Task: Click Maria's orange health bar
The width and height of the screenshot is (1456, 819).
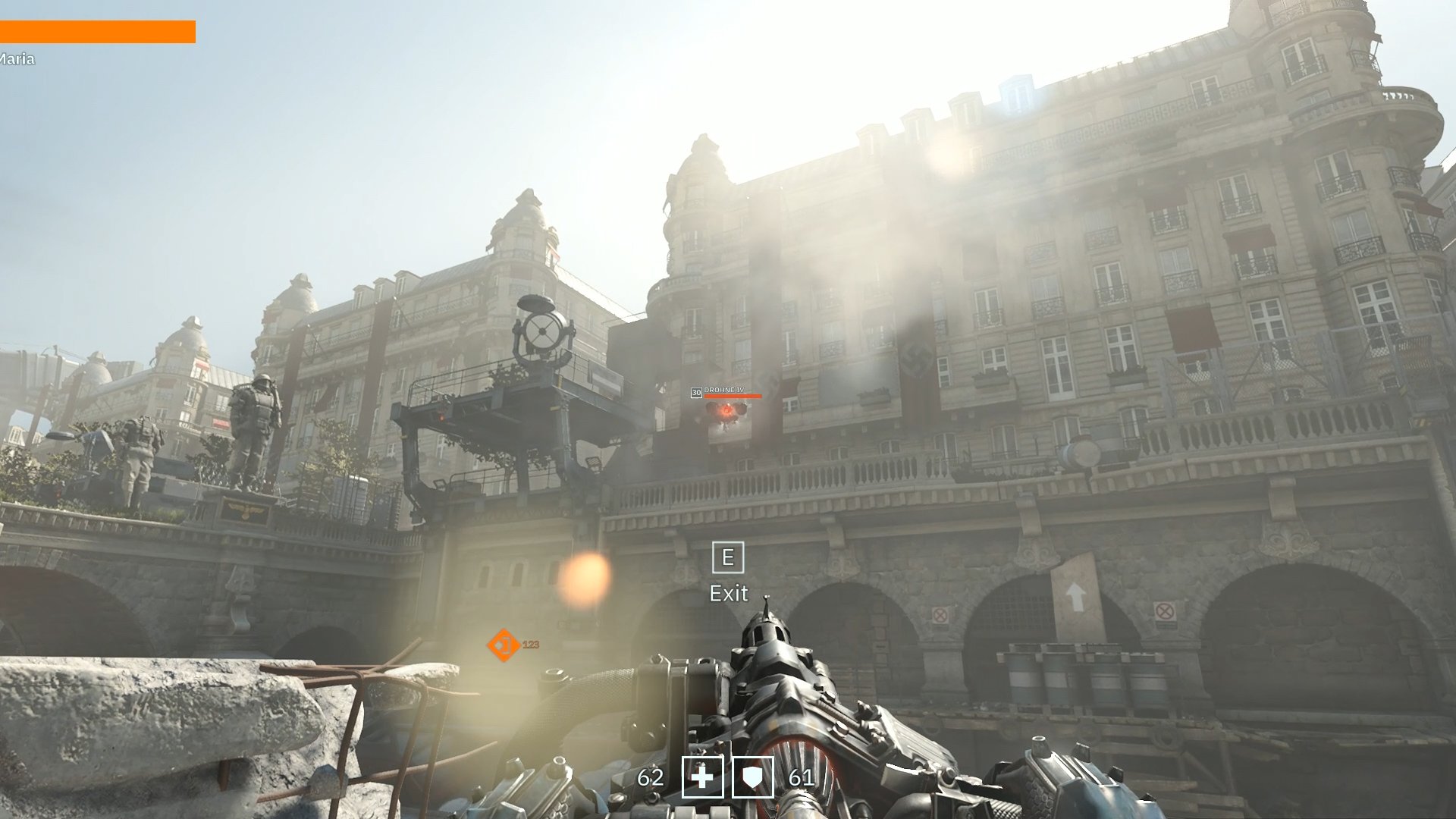Action: point(99,30)
